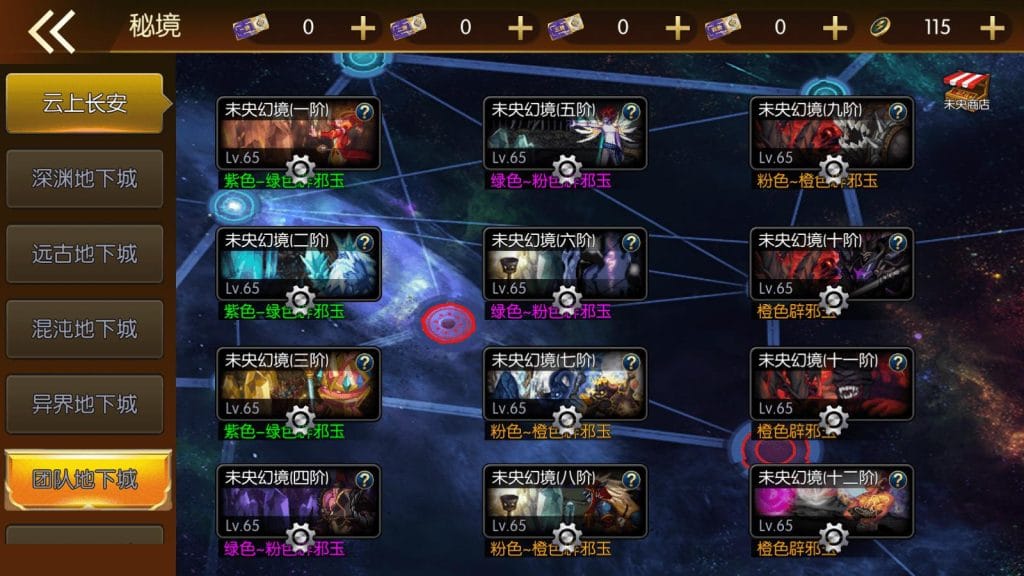Switch to the 深渊地下城 tab
The width and height of the screenshot is (1024, 576).
coord(85,179)
